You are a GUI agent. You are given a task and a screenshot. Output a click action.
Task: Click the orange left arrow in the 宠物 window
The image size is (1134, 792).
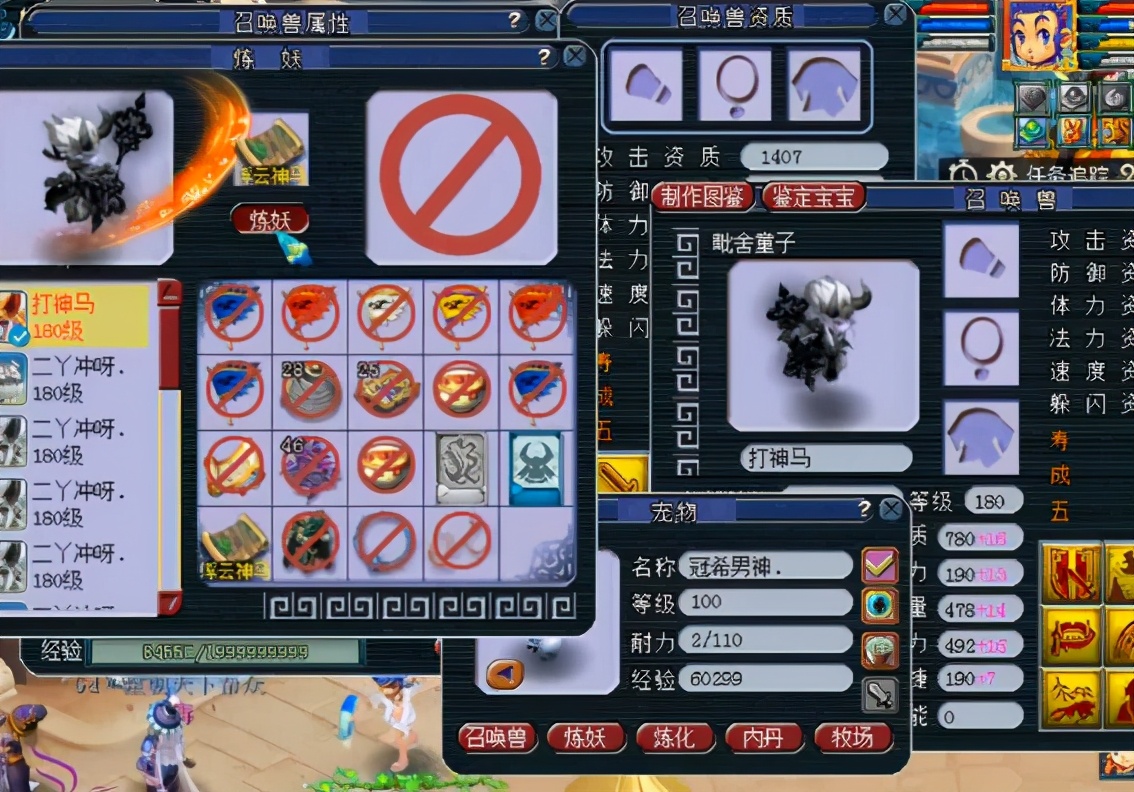(504, 673)
